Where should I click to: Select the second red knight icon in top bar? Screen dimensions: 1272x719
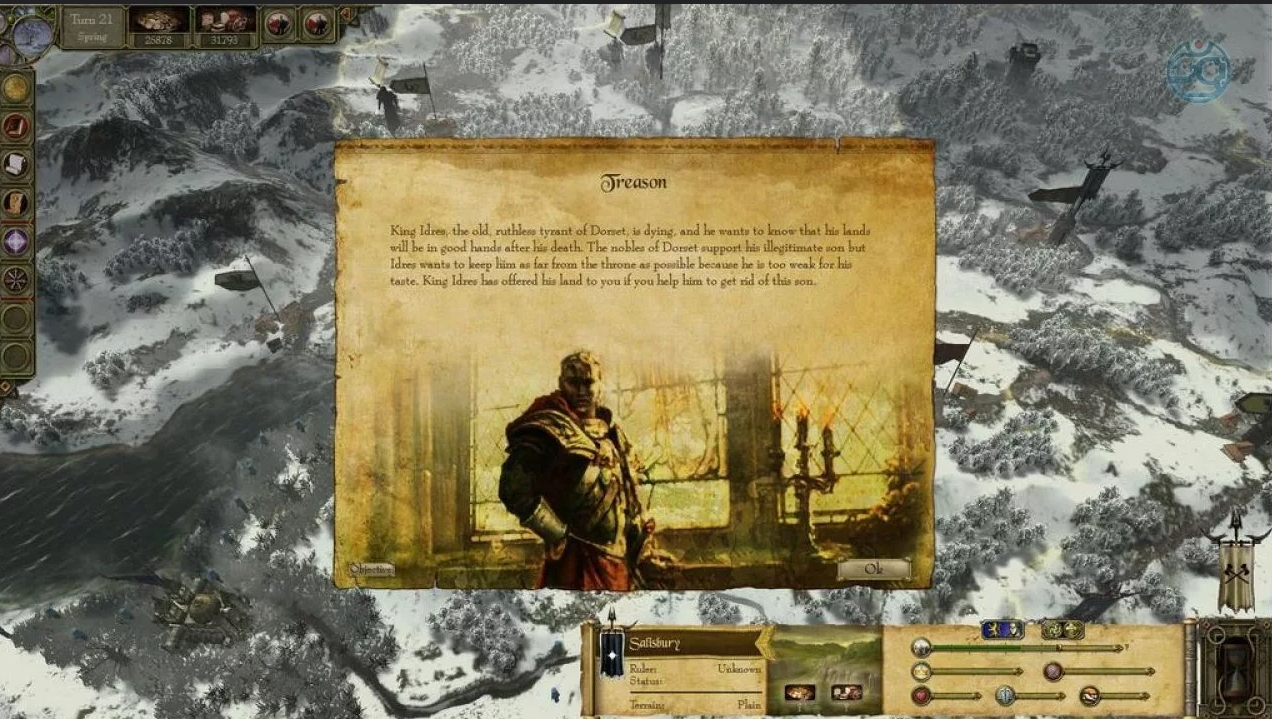click(x=318, y=24)
